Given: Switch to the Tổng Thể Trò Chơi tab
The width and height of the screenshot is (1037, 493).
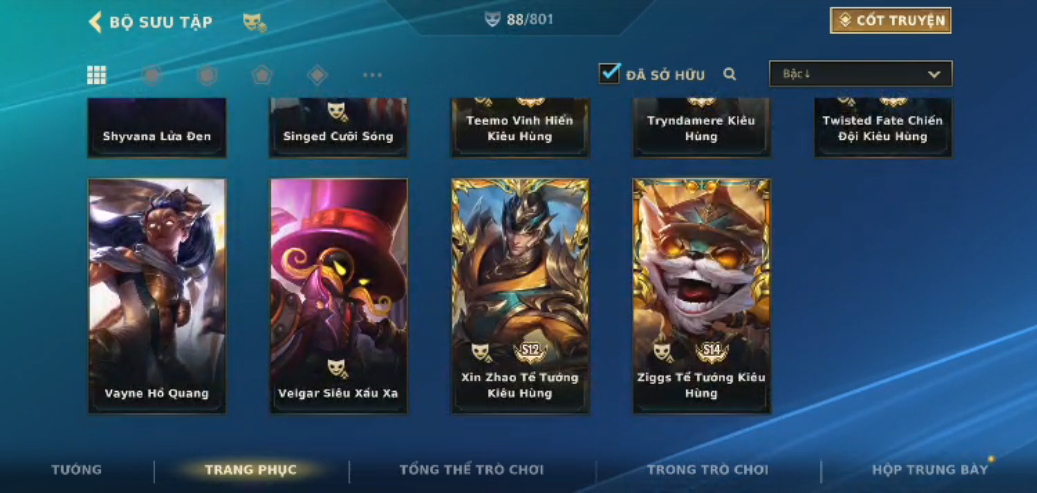Looking at the screenshot, I should click(471, 470).
